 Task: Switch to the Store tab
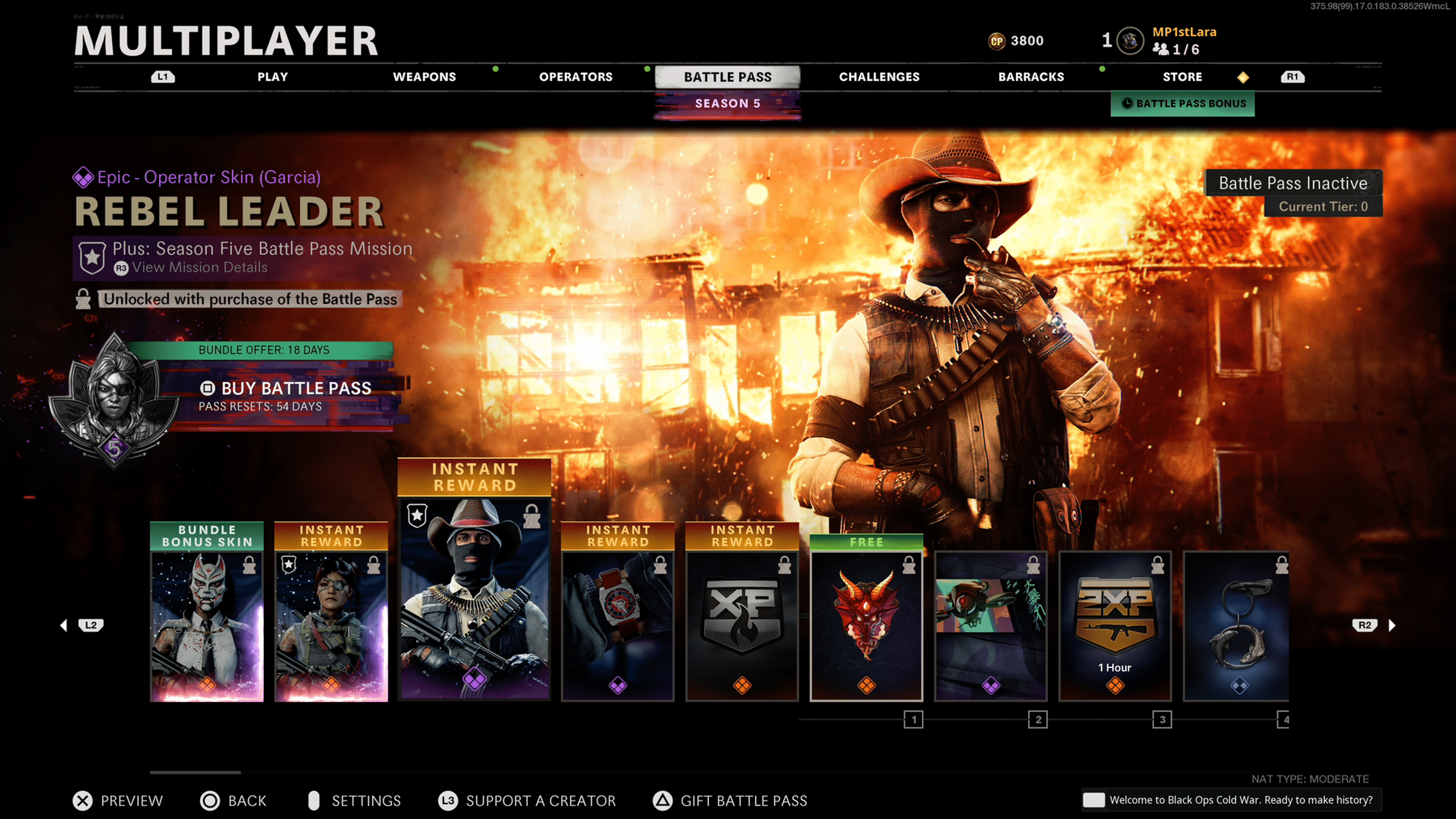pyautogui.click(x=1182, y=77)
